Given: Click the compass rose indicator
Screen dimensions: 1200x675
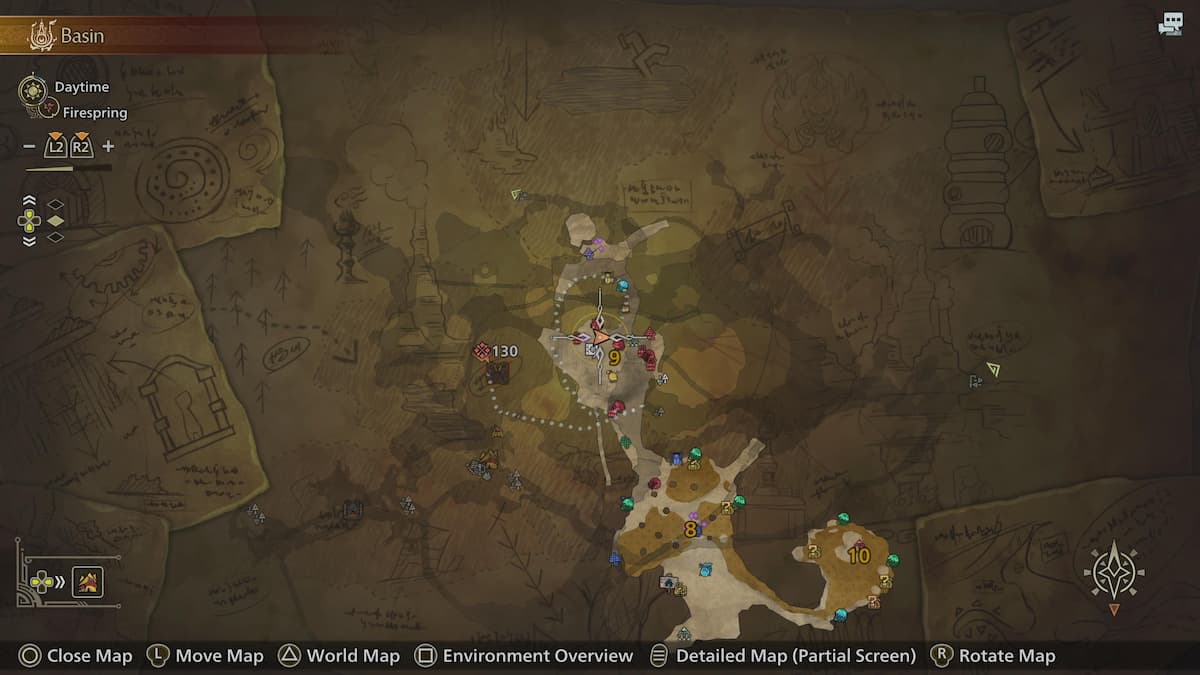Looking at the screenshot, I should (x=1114, y=573).
